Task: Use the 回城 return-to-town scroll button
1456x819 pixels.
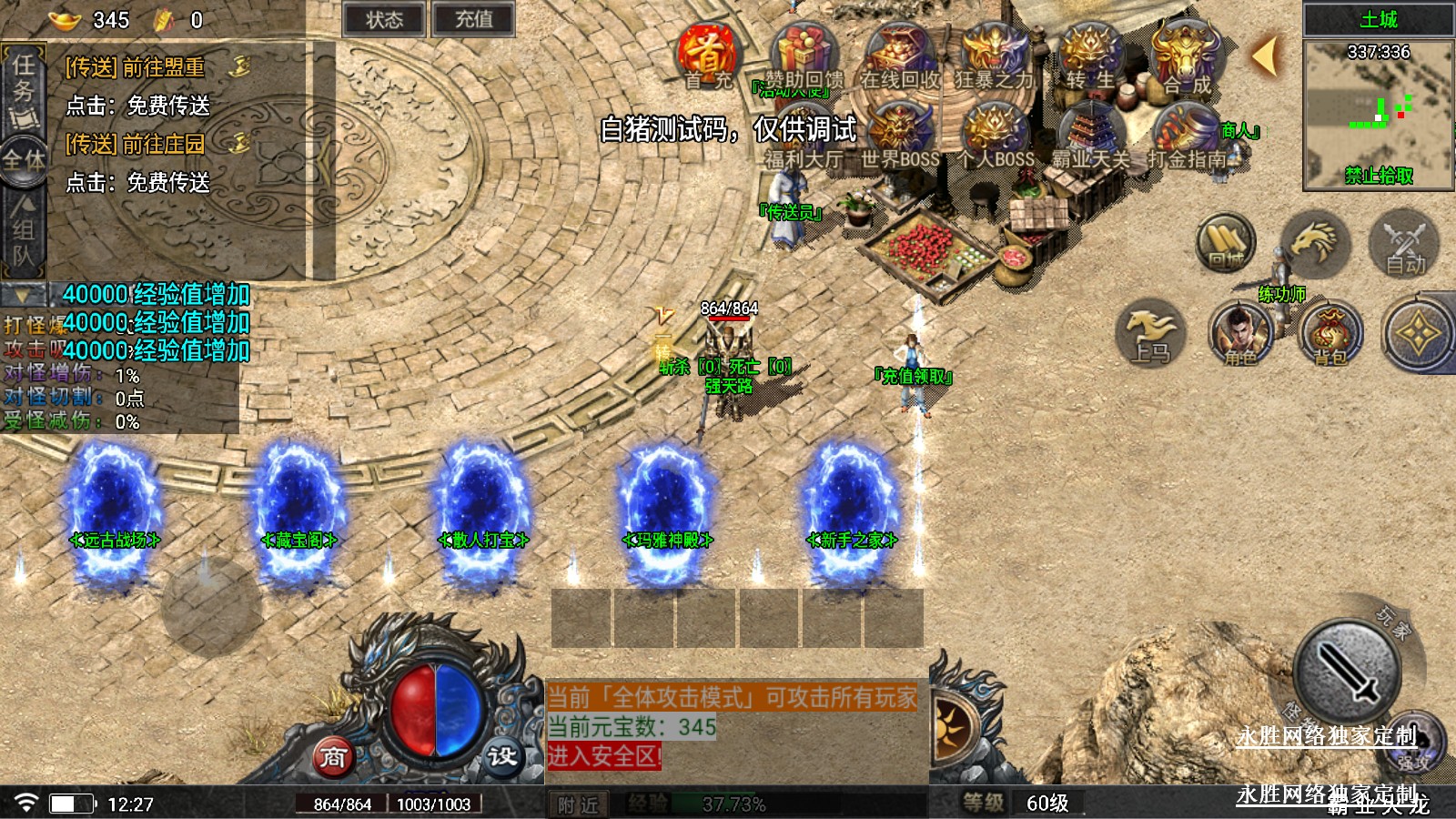Action: click(1225, 244)
